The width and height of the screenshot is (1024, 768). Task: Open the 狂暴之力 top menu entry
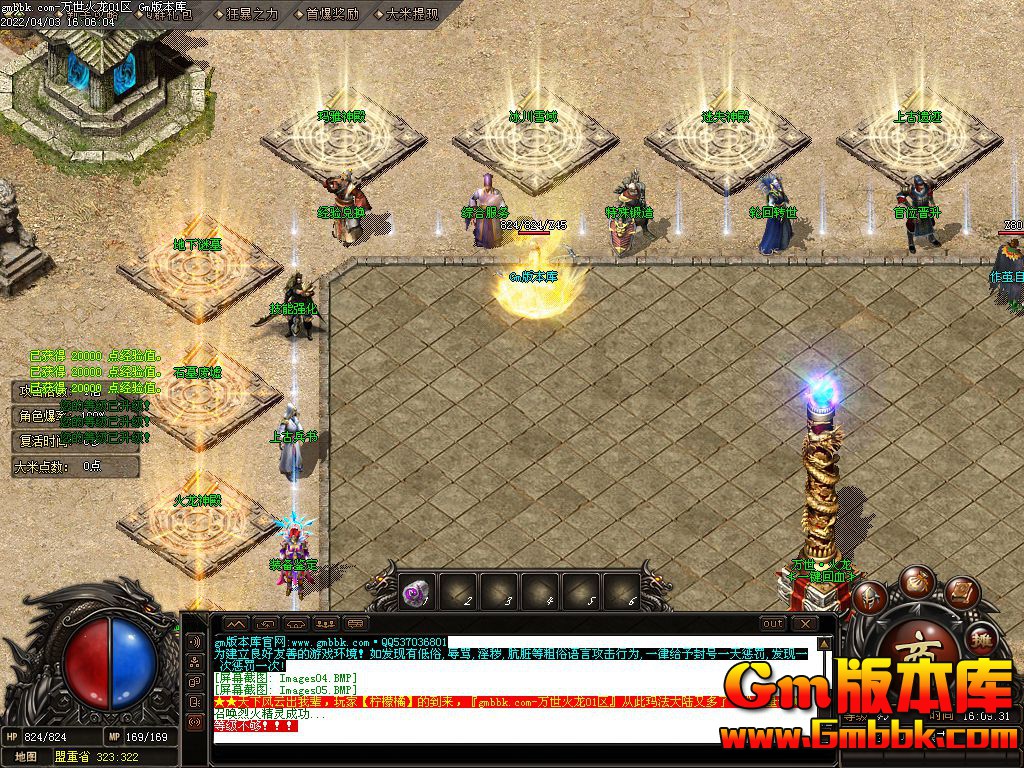click(x=246, y=14)
